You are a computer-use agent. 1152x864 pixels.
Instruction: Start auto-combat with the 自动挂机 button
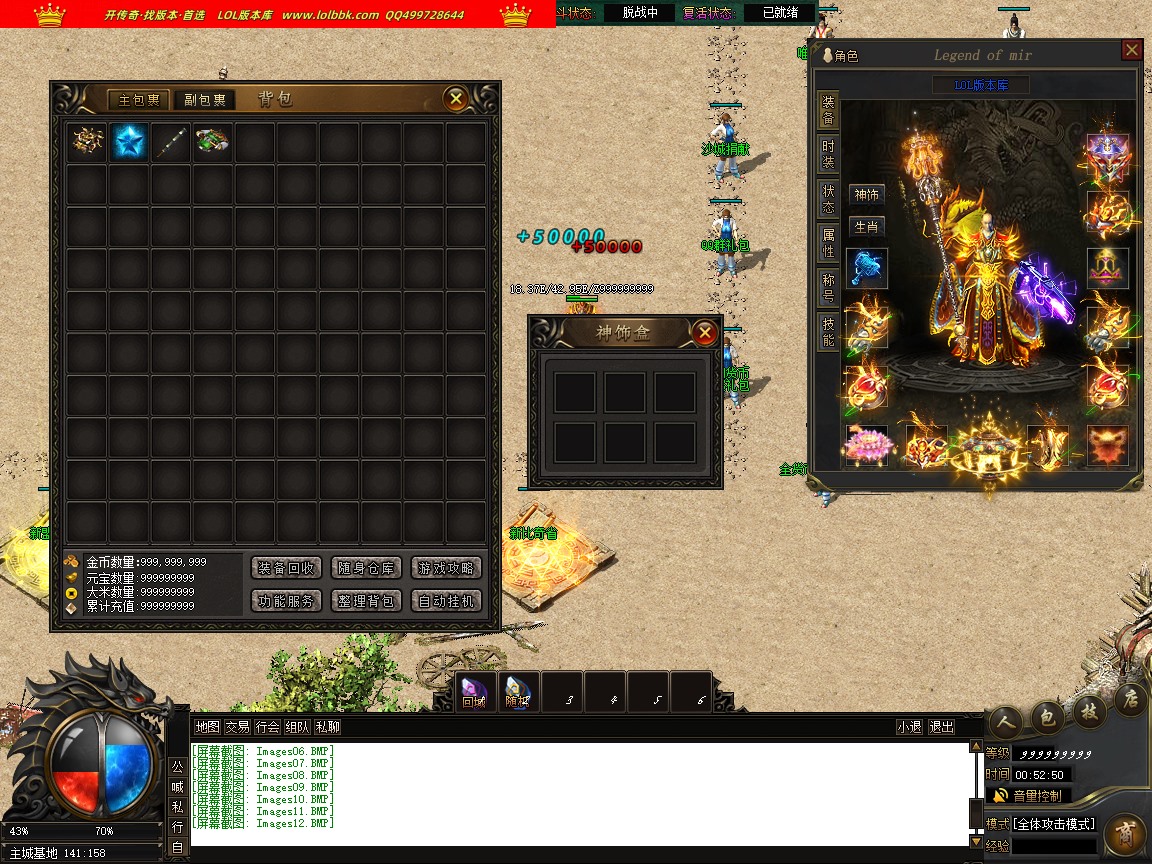click(446, 601)
